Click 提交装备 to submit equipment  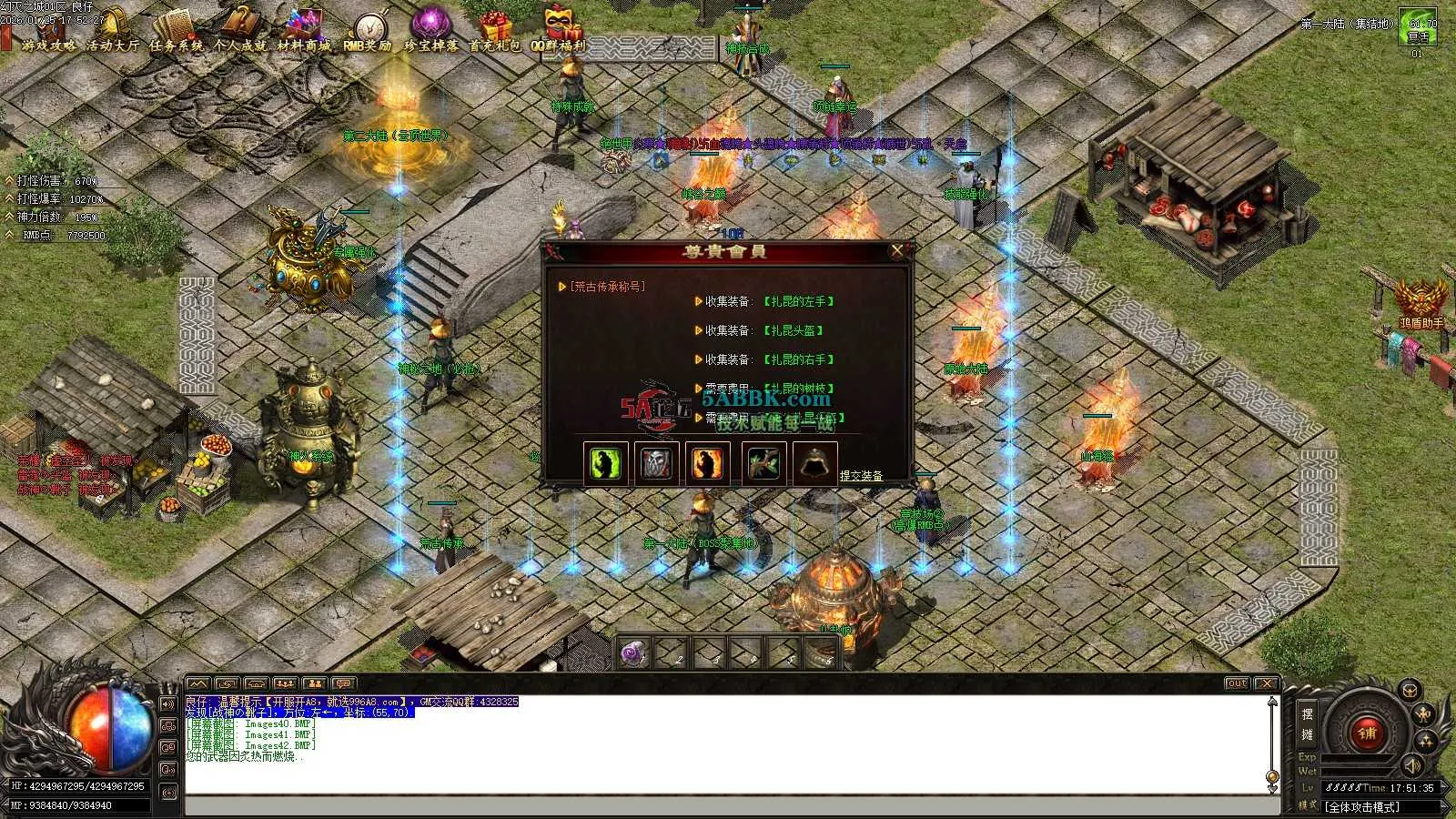[x=861, y=476]
